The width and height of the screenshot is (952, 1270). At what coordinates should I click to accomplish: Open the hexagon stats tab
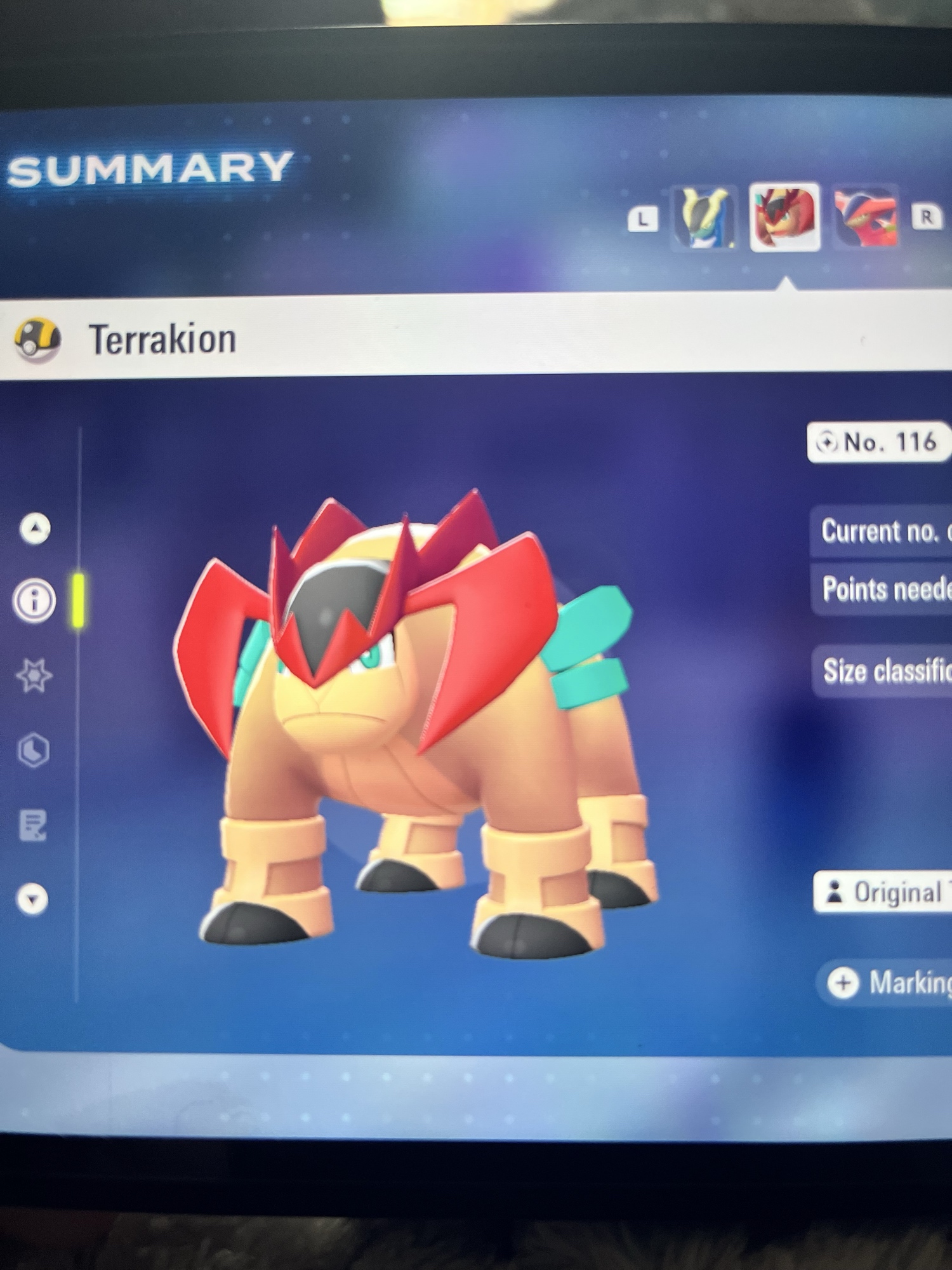tap(34, 751)
